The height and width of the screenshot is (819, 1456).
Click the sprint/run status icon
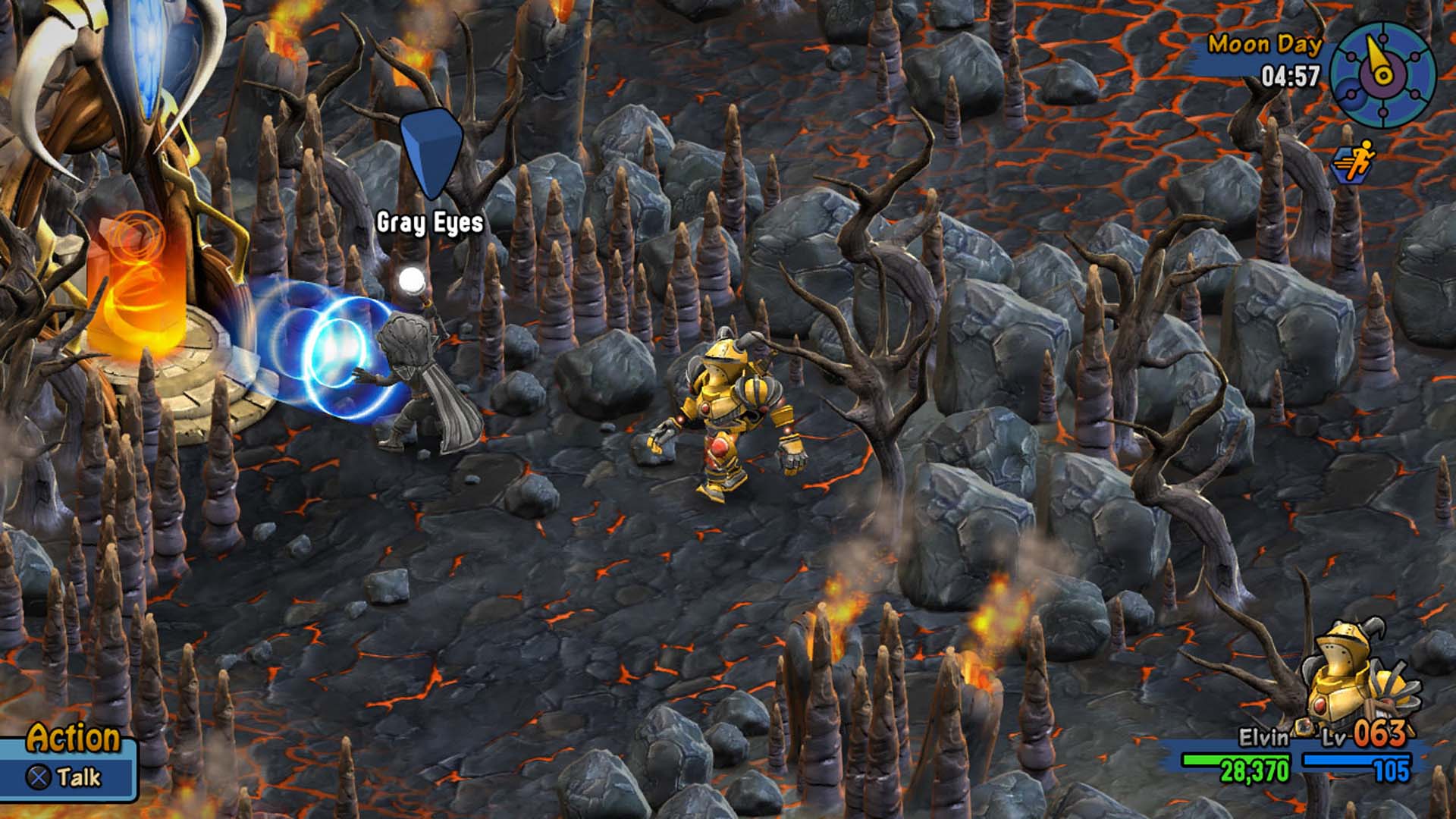[1353, 162]
